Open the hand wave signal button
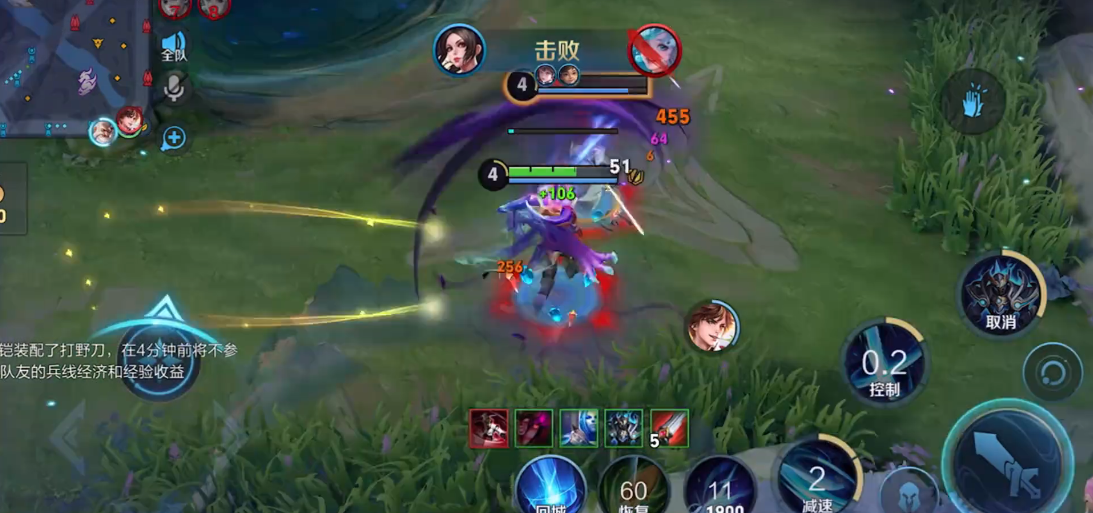Viewport: 1093px width, 513px height. [x=973, y=101]
